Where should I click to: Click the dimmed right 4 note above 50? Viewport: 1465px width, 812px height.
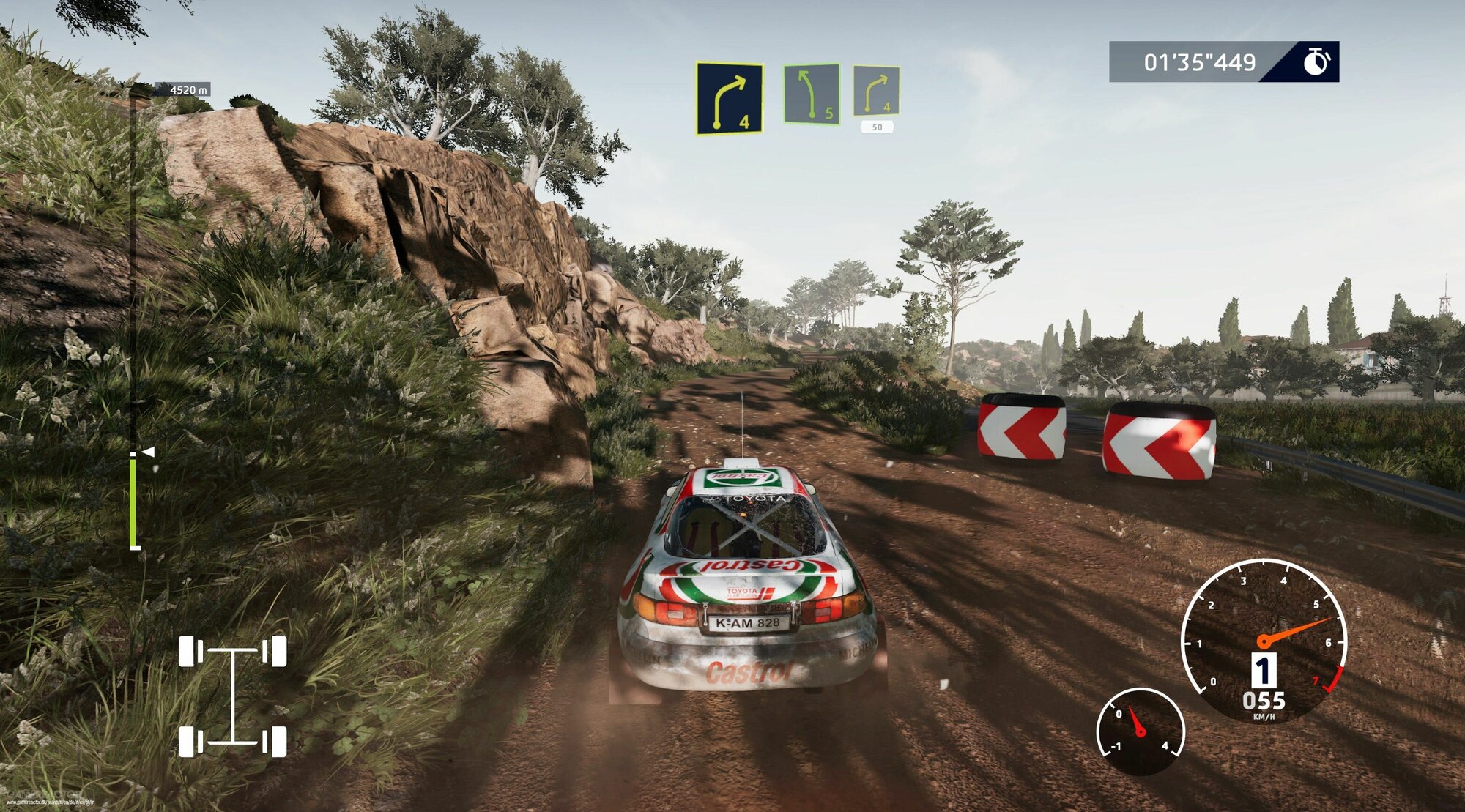point(876,91)
